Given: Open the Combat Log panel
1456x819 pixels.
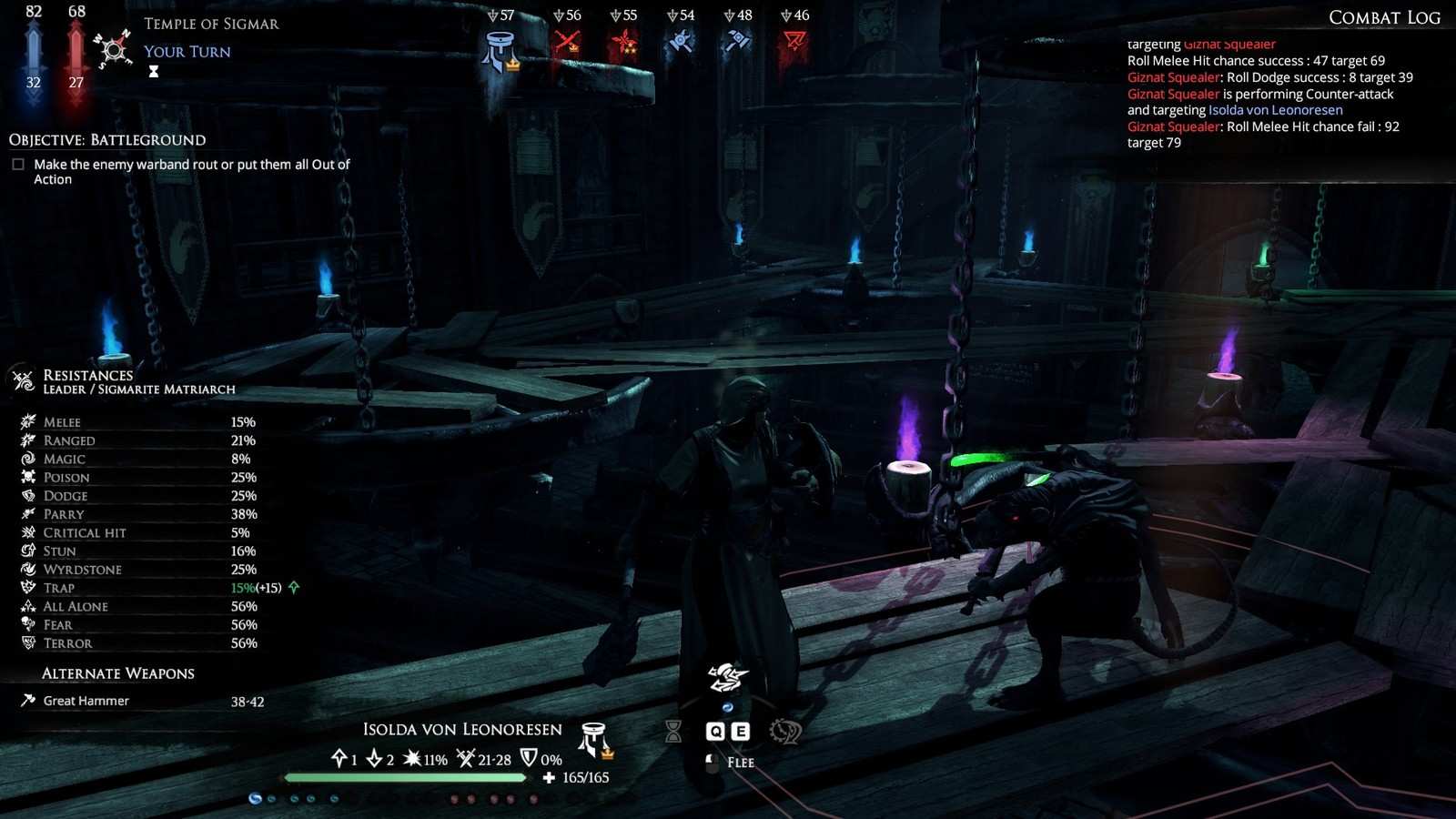Looking at the screenshot, I should (x=1383, y=17).
